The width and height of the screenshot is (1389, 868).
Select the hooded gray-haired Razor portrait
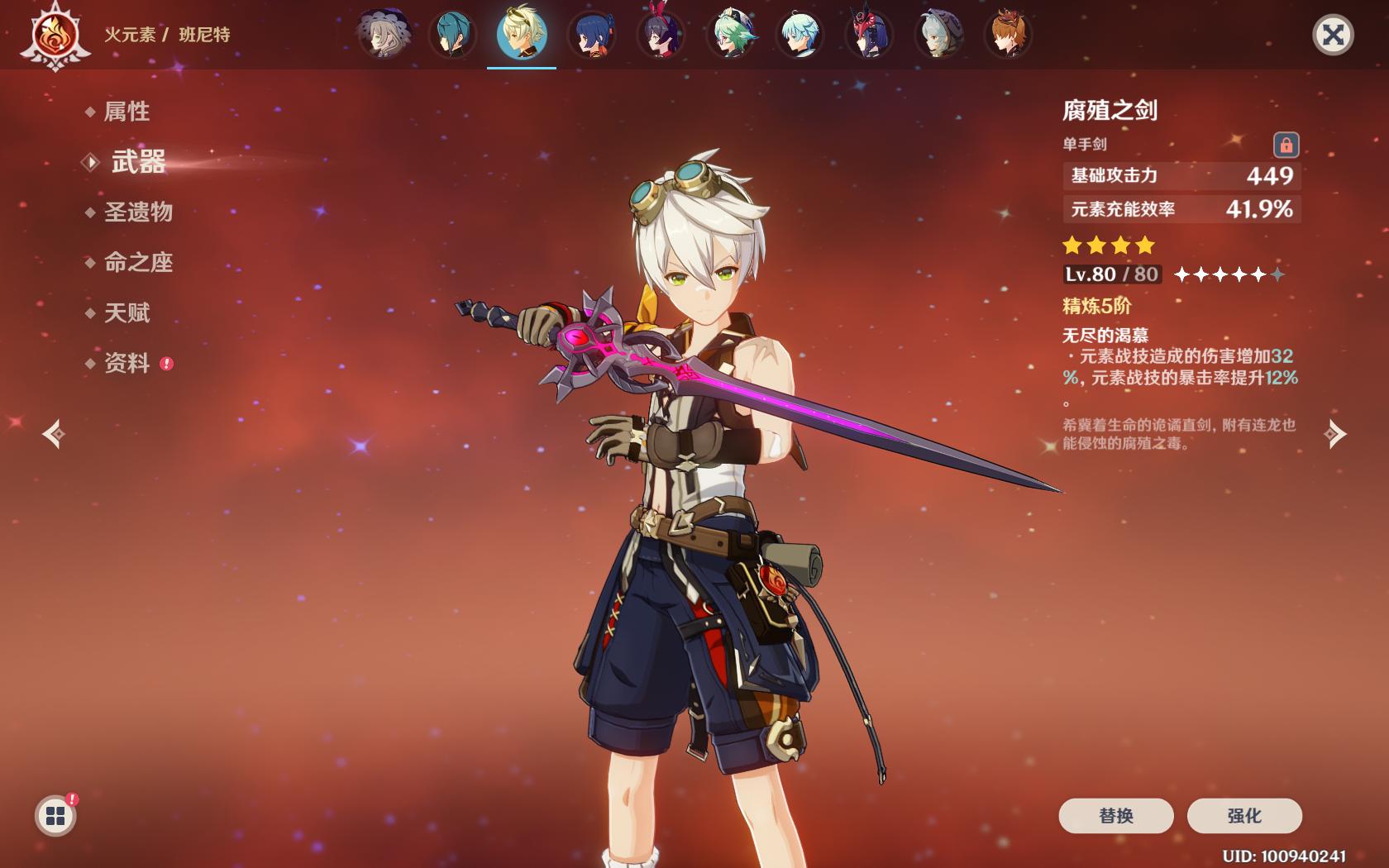939,35
